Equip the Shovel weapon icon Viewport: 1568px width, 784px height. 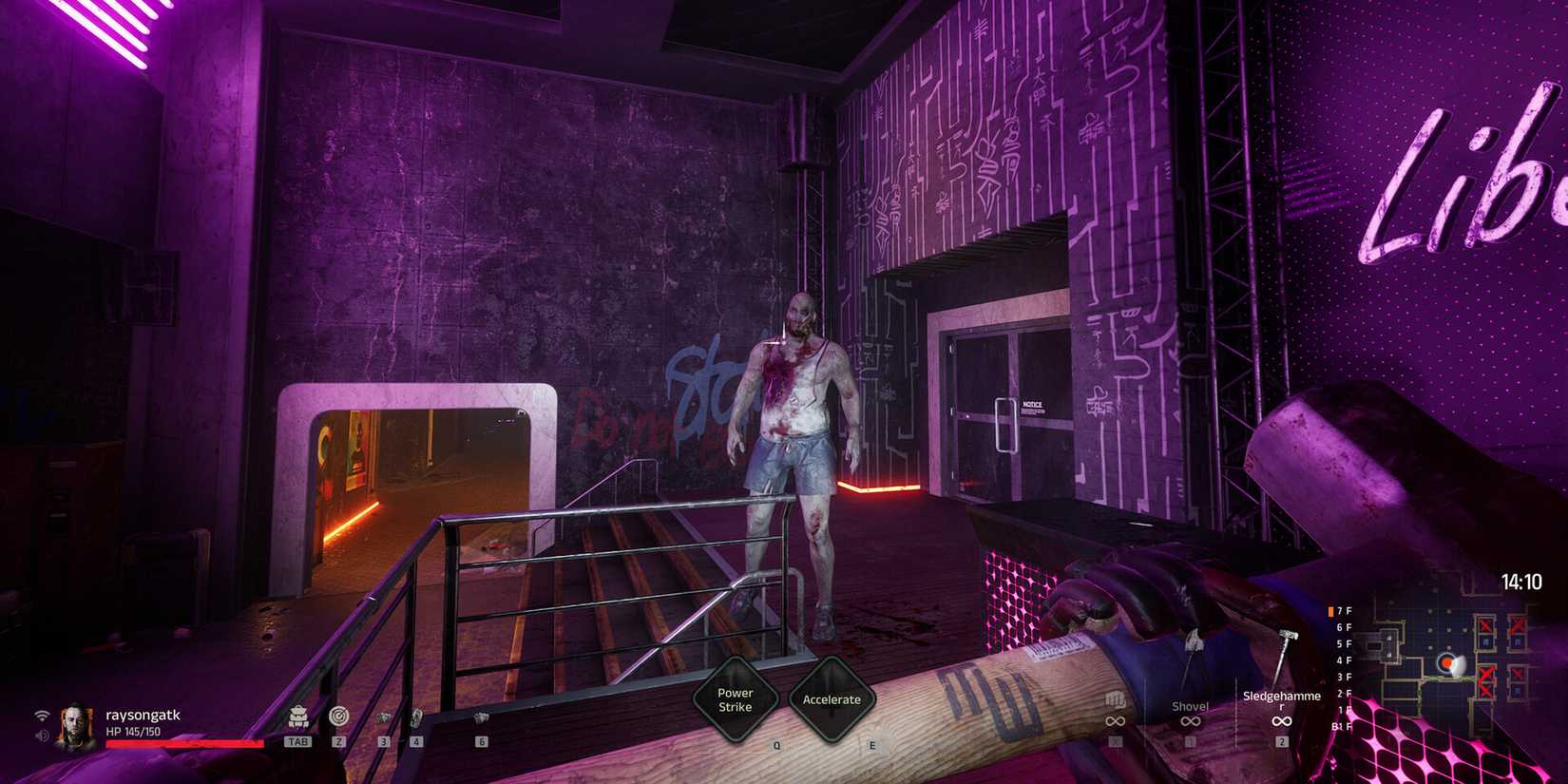click(1191, 706)
